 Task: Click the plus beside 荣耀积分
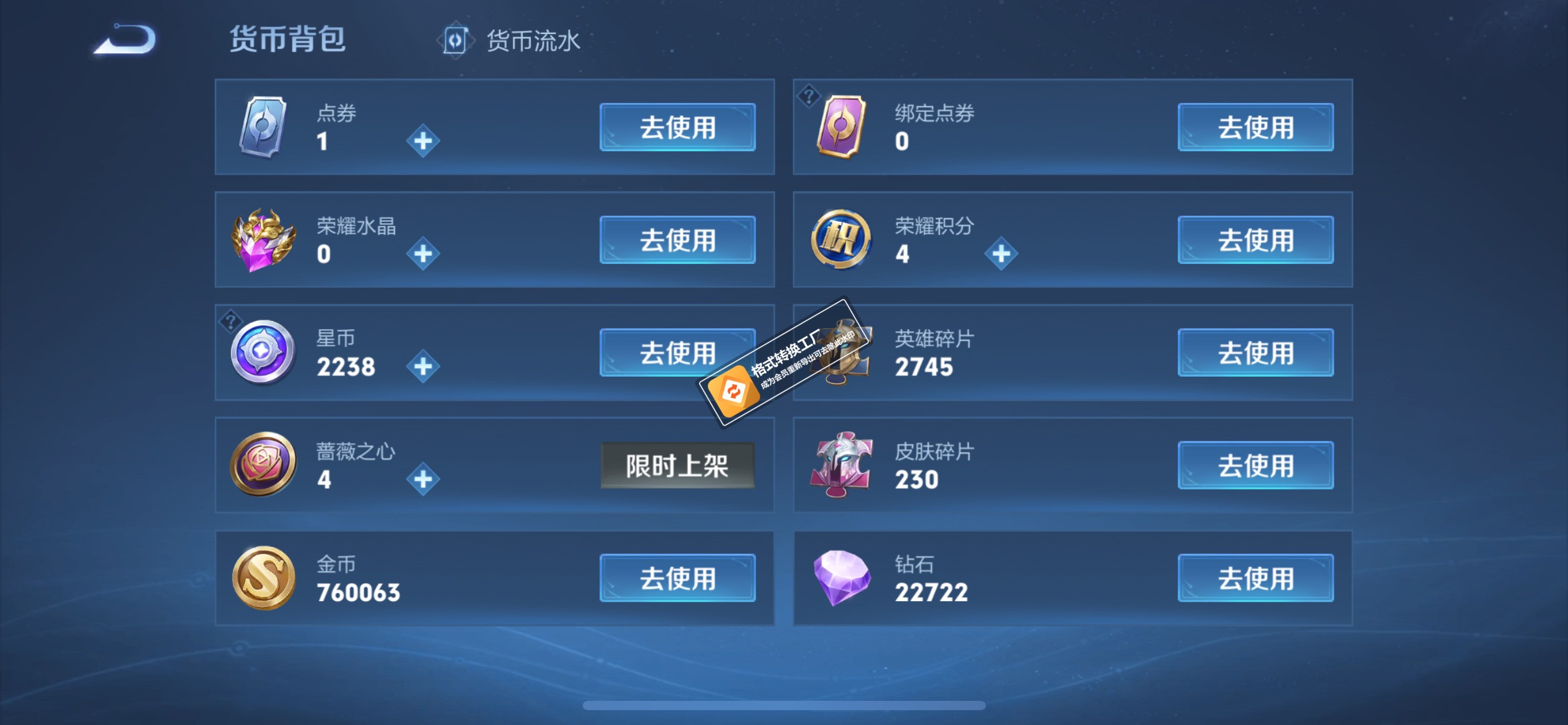coord(1001,252)
